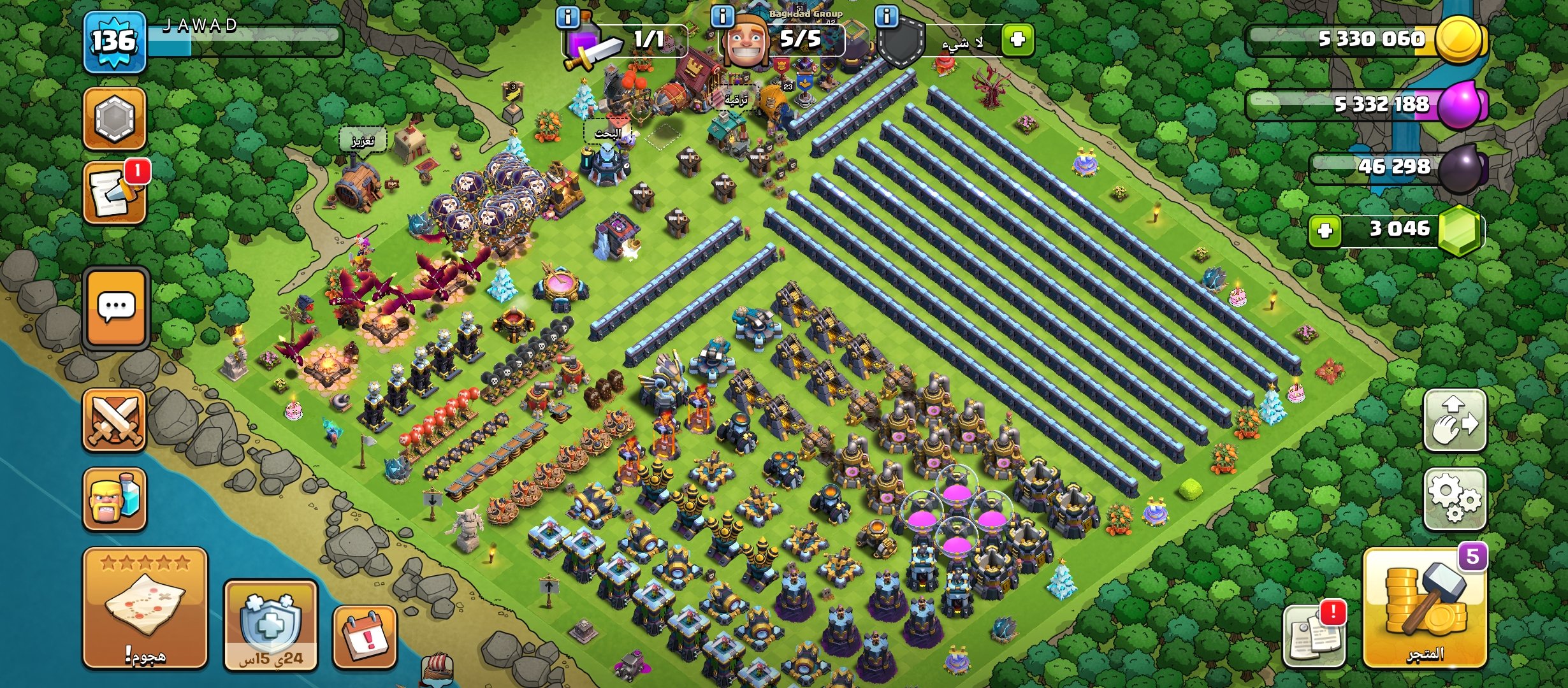This screenshot has height=688, width=1568.
Task: Open the shield protection timer button
Action: click(x=271, y=626)
